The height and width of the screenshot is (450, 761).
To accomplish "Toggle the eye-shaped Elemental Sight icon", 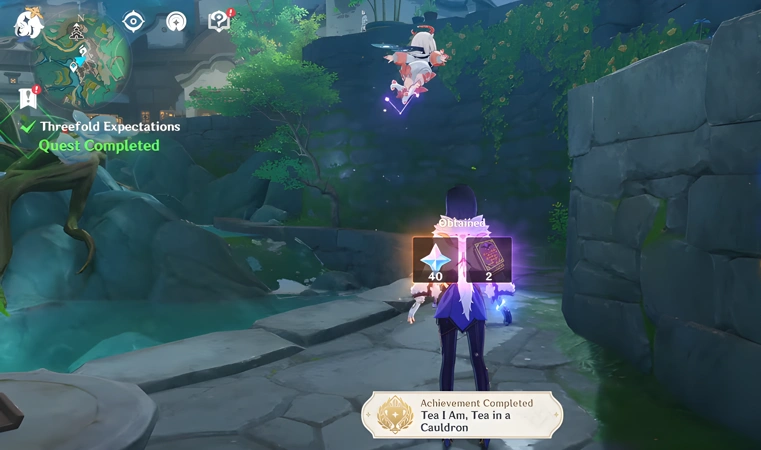I will (x=133, y=21).
